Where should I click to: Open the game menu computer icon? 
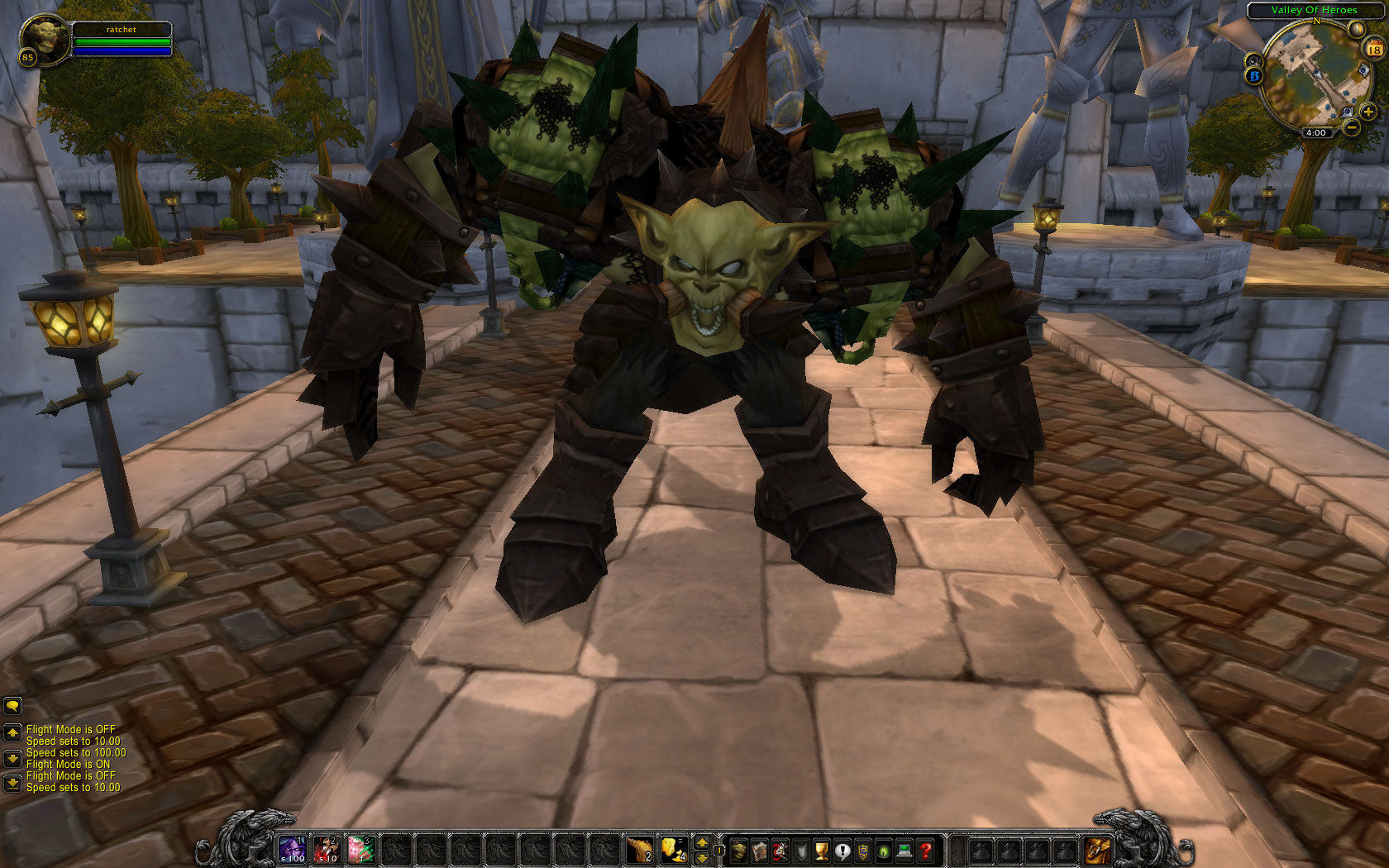pos(905,851)
